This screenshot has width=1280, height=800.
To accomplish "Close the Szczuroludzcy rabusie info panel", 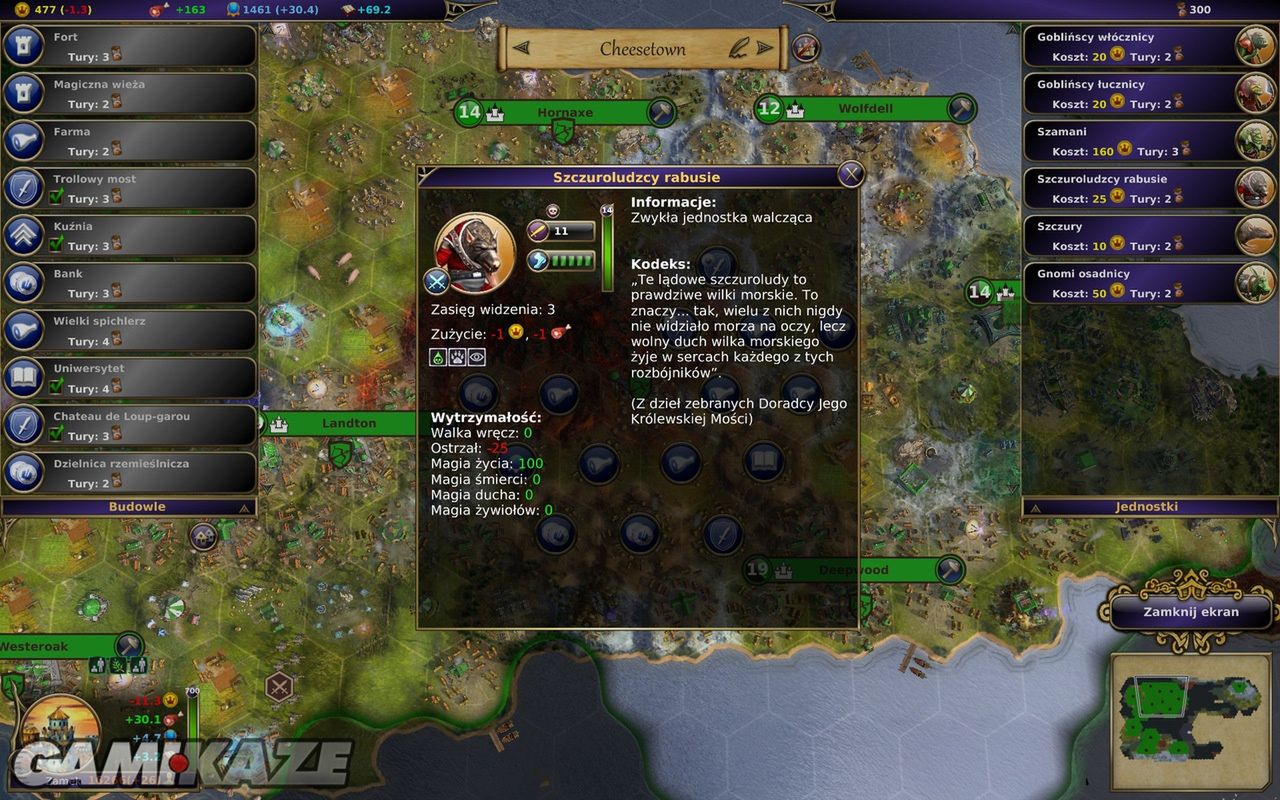I will click(850, 174).
